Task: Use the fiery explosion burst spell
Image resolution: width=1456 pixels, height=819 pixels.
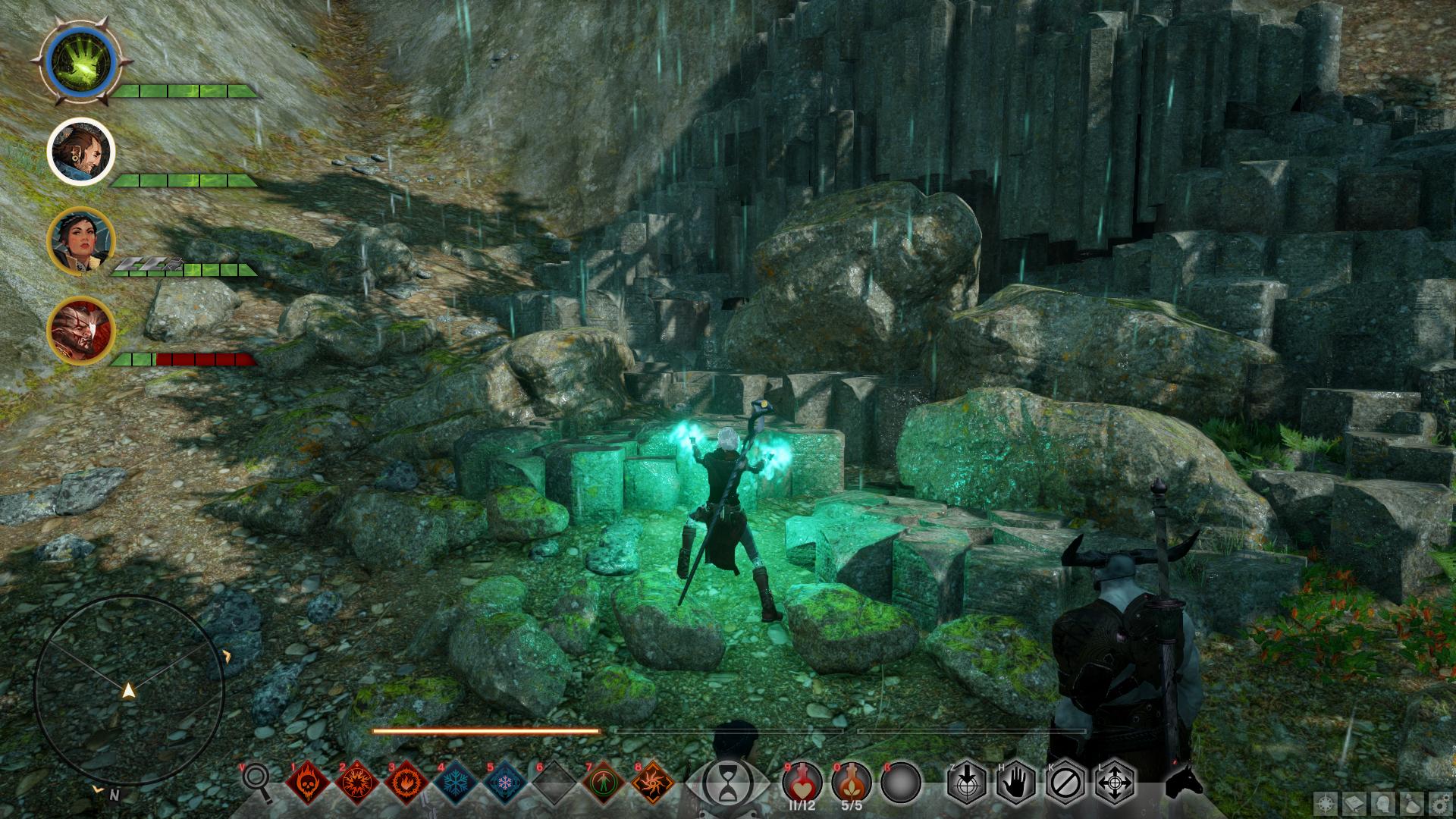Action: (356, 783)
